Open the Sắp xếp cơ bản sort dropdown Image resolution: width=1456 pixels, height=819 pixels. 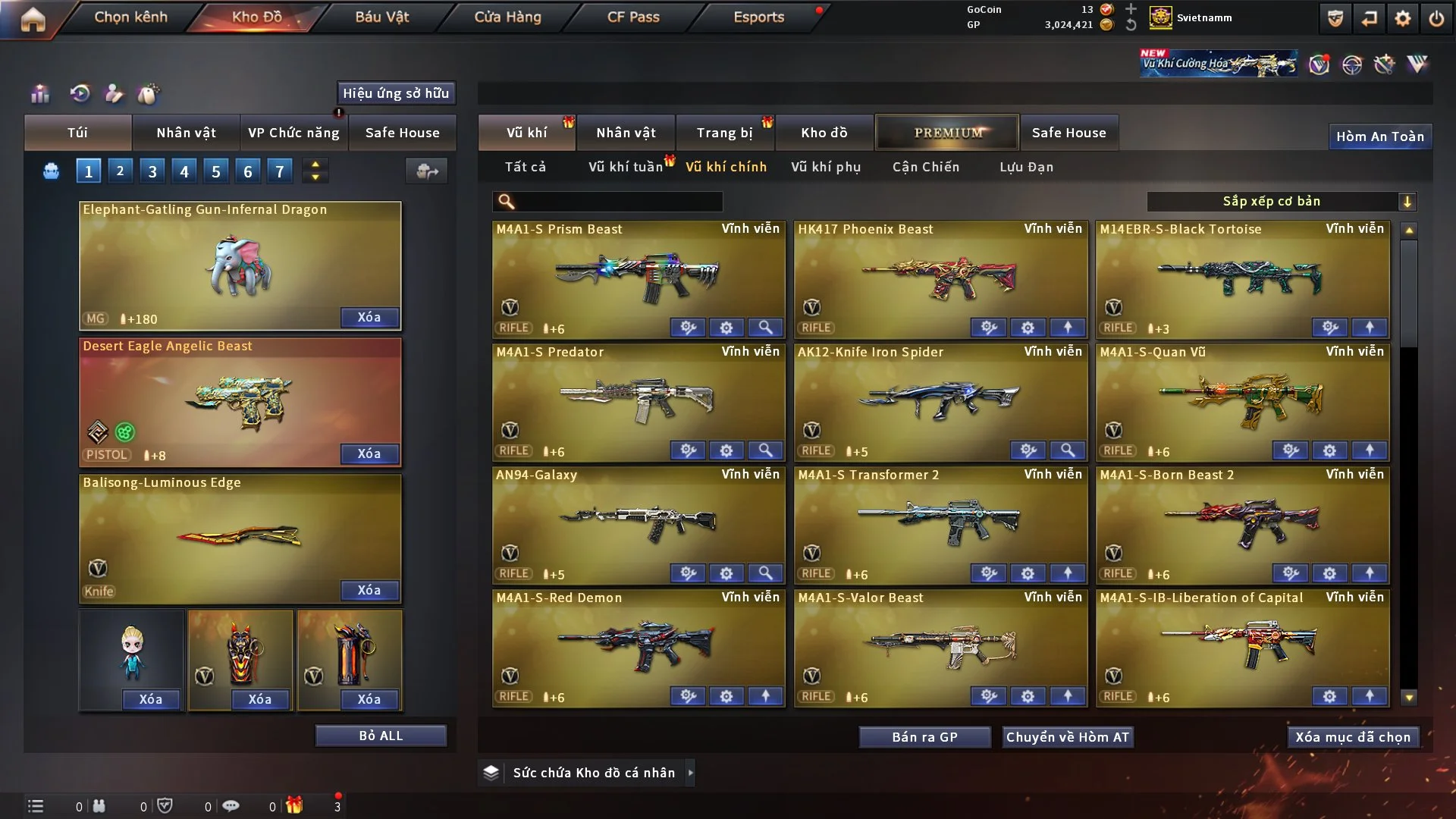(x=1281, y=202)
